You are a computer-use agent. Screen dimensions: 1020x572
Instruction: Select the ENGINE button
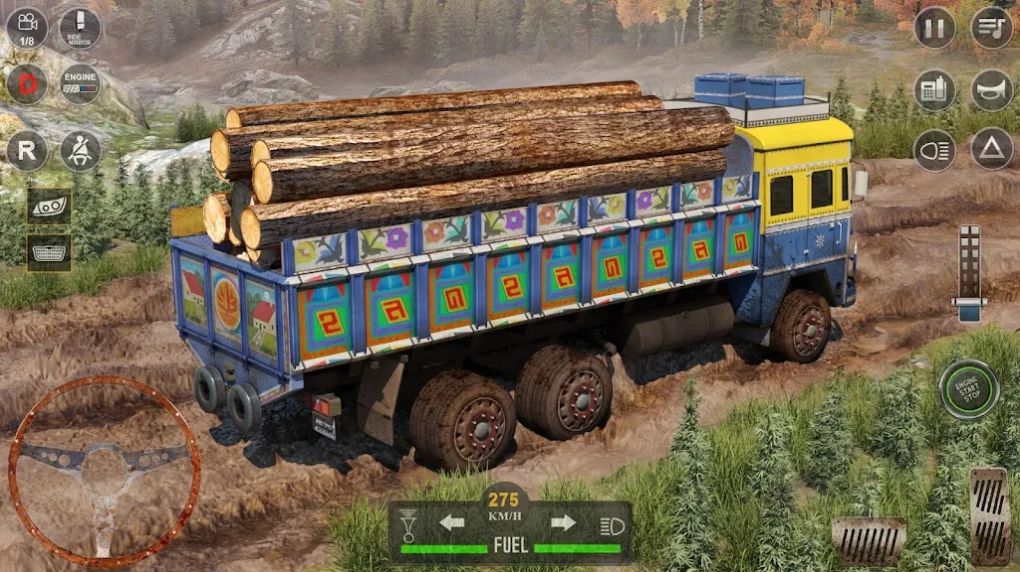80,84
